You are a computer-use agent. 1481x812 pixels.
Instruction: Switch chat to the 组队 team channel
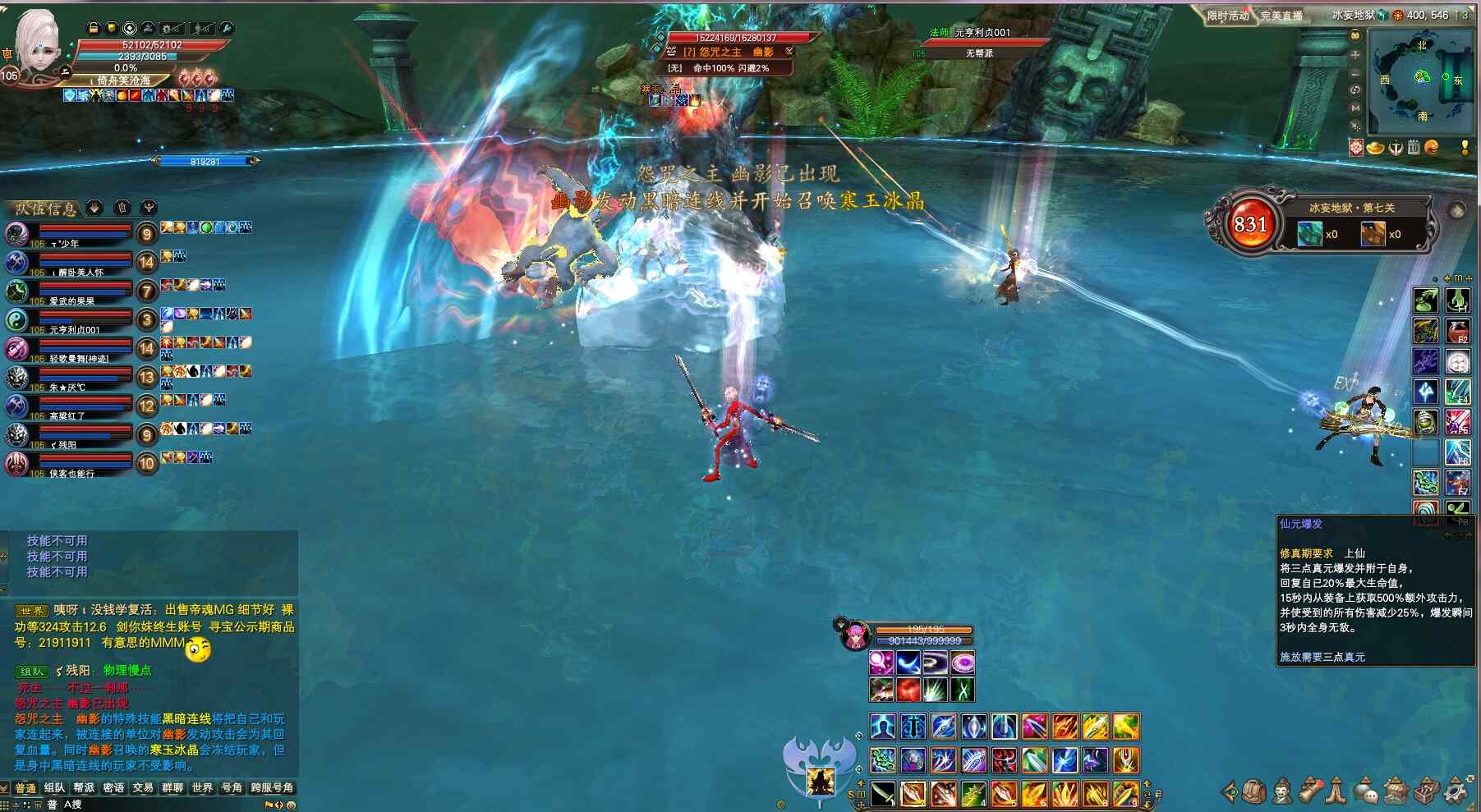tap(54, 788)
